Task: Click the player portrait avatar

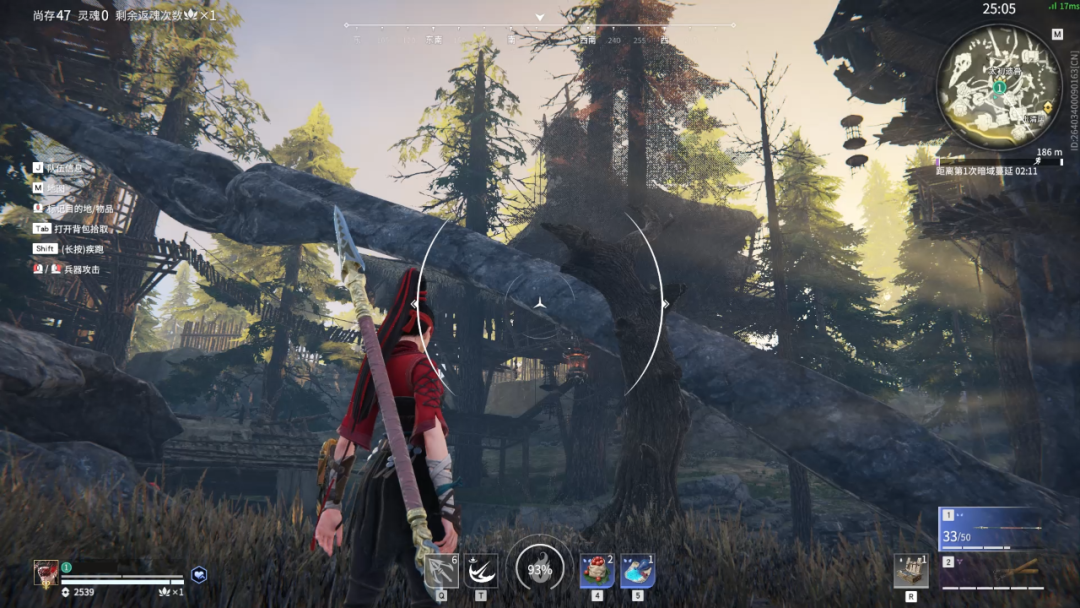Action: (46, 573)
